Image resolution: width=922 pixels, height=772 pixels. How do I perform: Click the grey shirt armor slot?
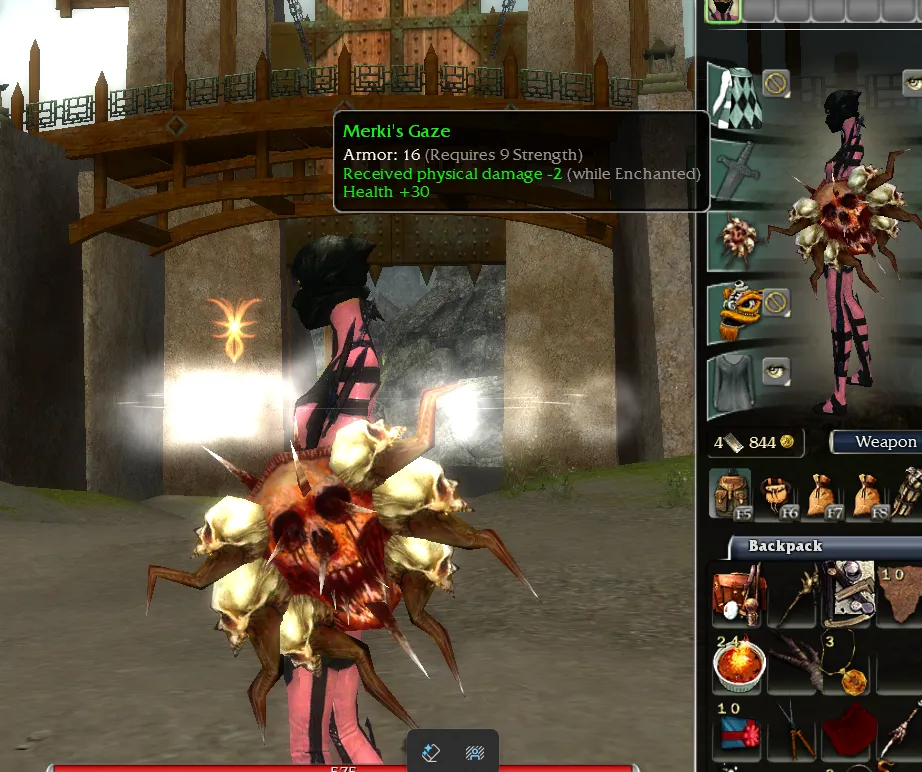pos(735,385)
